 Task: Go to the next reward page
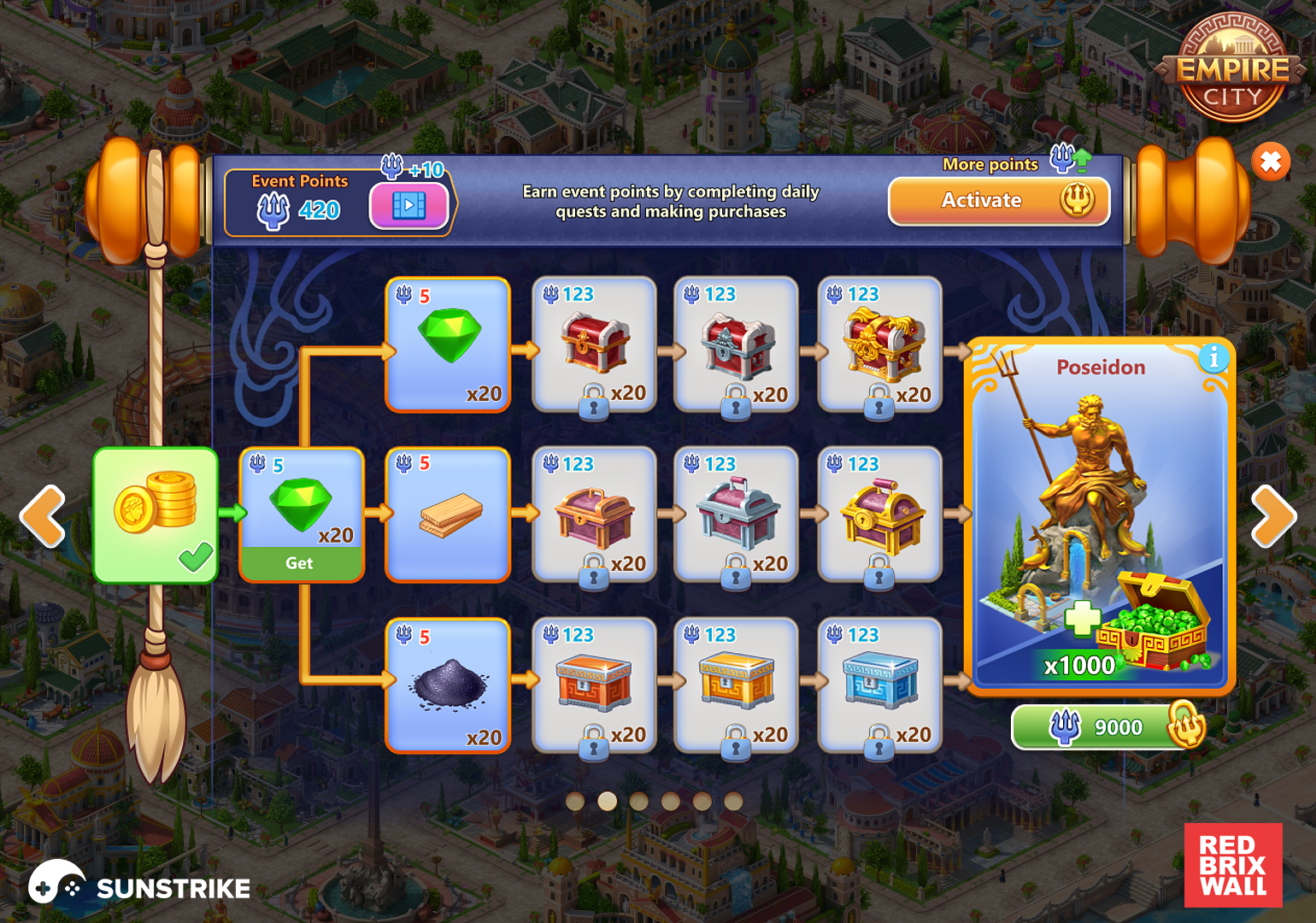tap(1273, 516)
